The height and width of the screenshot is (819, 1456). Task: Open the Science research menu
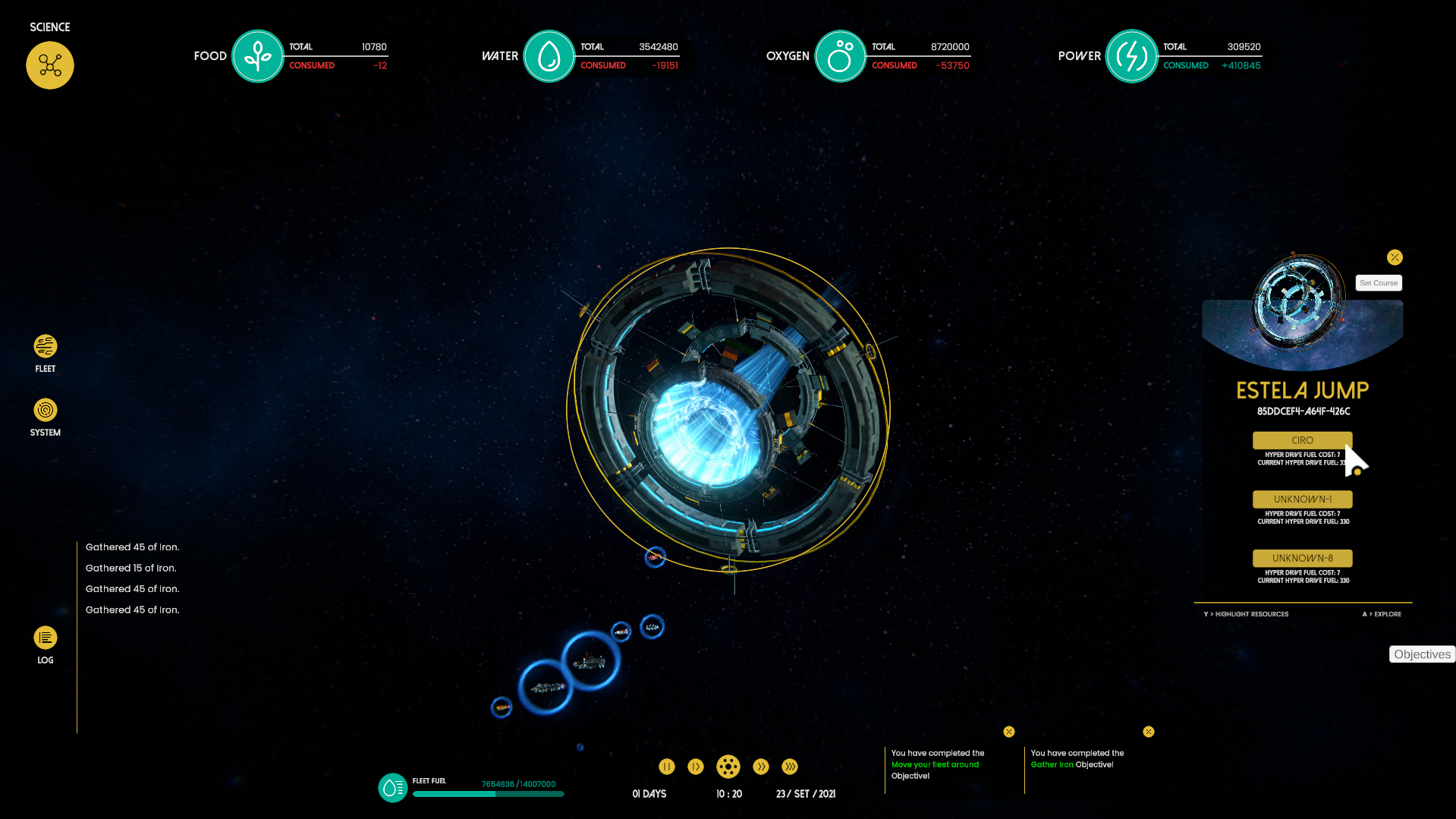point(50,65)
